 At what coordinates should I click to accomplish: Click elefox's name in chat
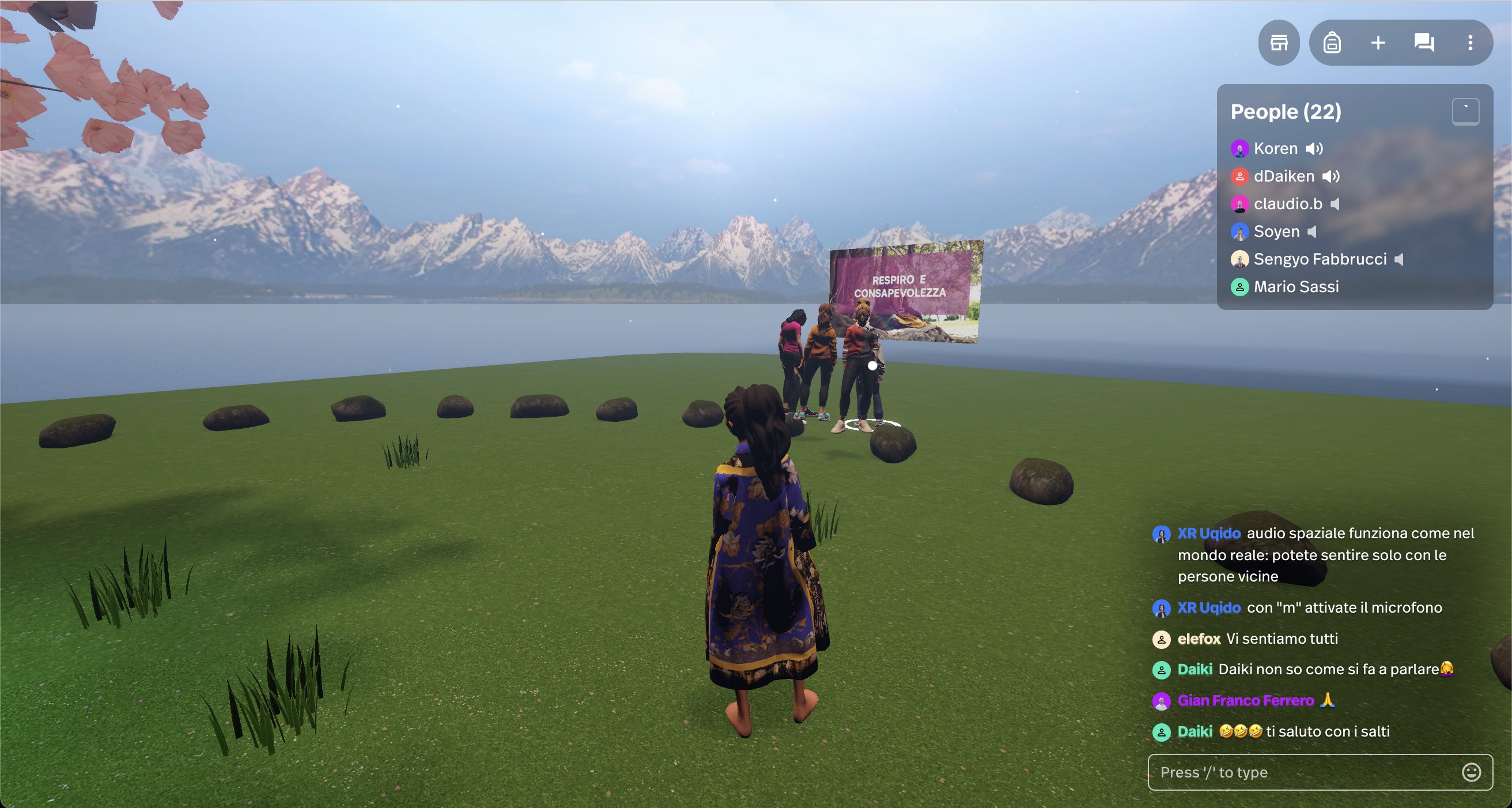[1199, 639]
